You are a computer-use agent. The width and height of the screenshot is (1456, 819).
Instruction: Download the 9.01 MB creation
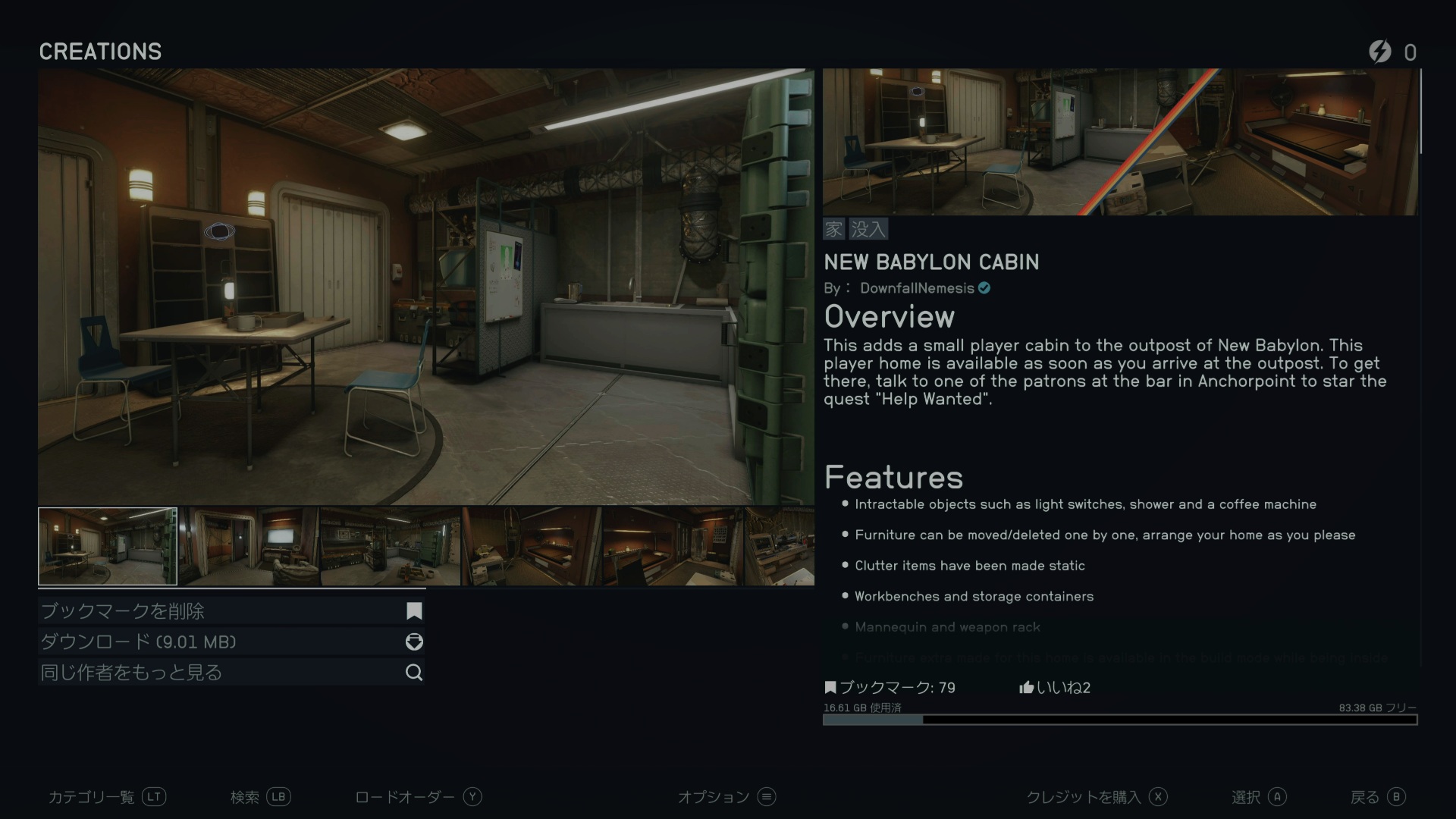(x=231, y=642)
